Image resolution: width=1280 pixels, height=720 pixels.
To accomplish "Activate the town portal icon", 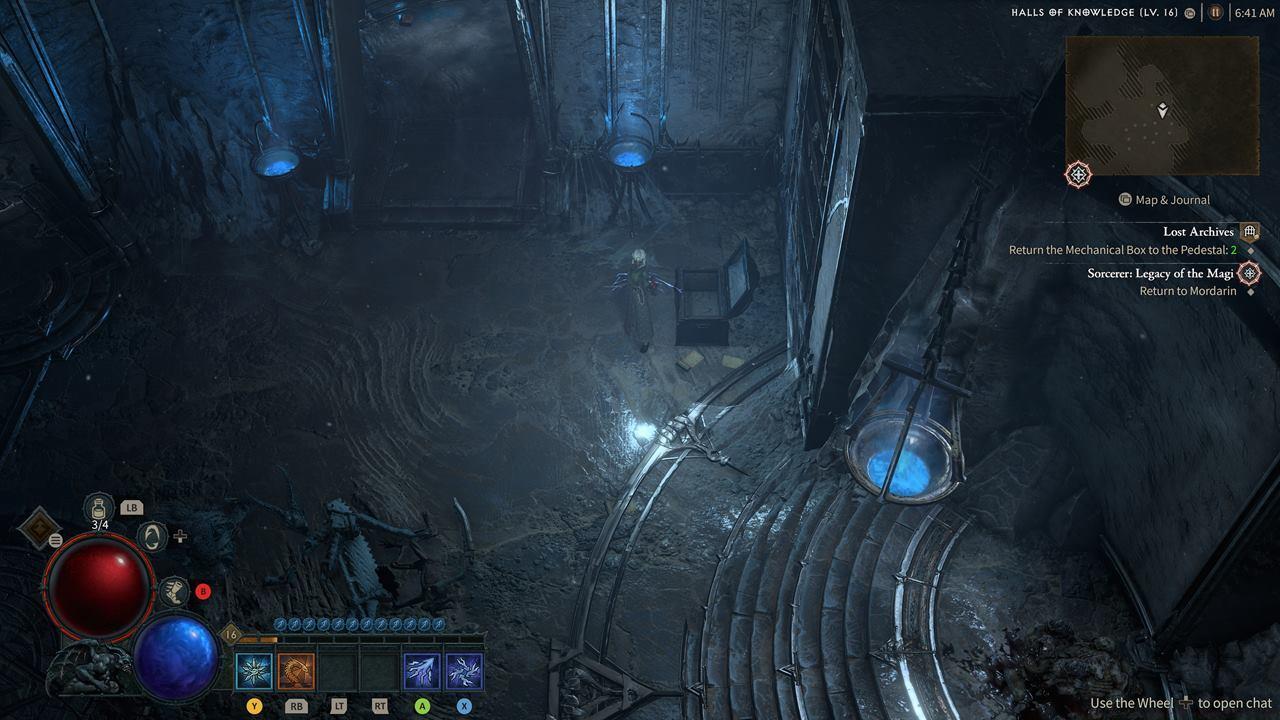I will tap(152, 537).
